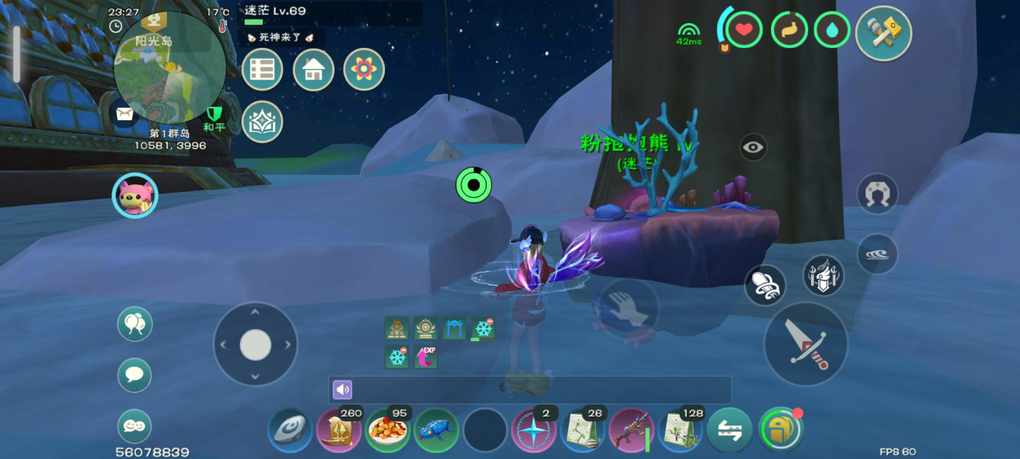1020x459 pixels.
Task: Tap the green peace mode shield
Action: coord(213,114)
